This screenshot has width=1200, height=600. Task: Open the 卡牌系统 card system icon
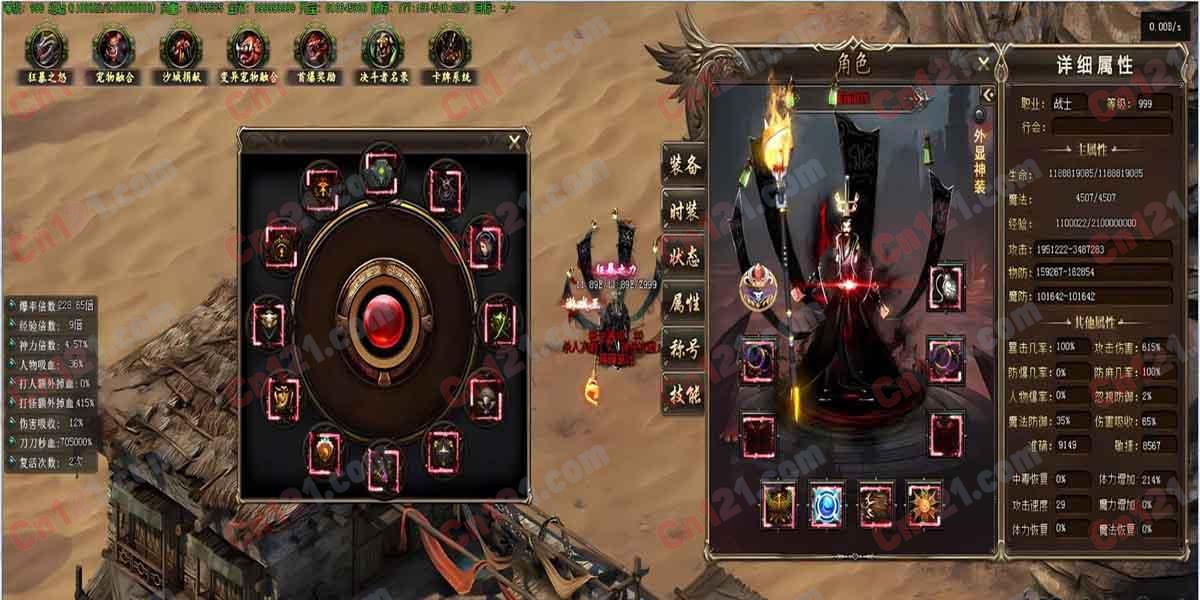click(448, 47)
